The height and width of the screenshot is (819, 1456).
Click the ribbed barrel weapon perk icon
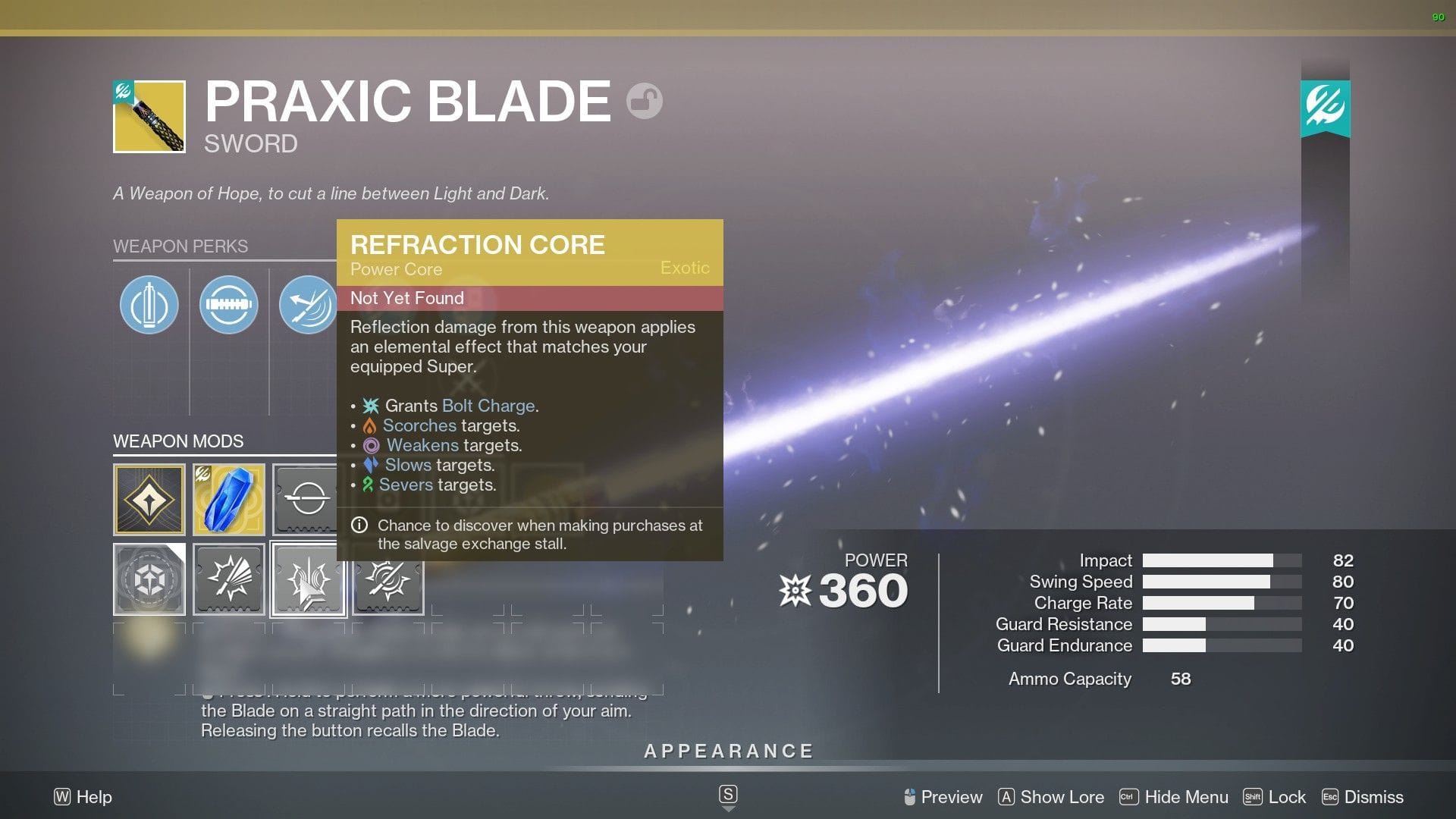(229, 304)
